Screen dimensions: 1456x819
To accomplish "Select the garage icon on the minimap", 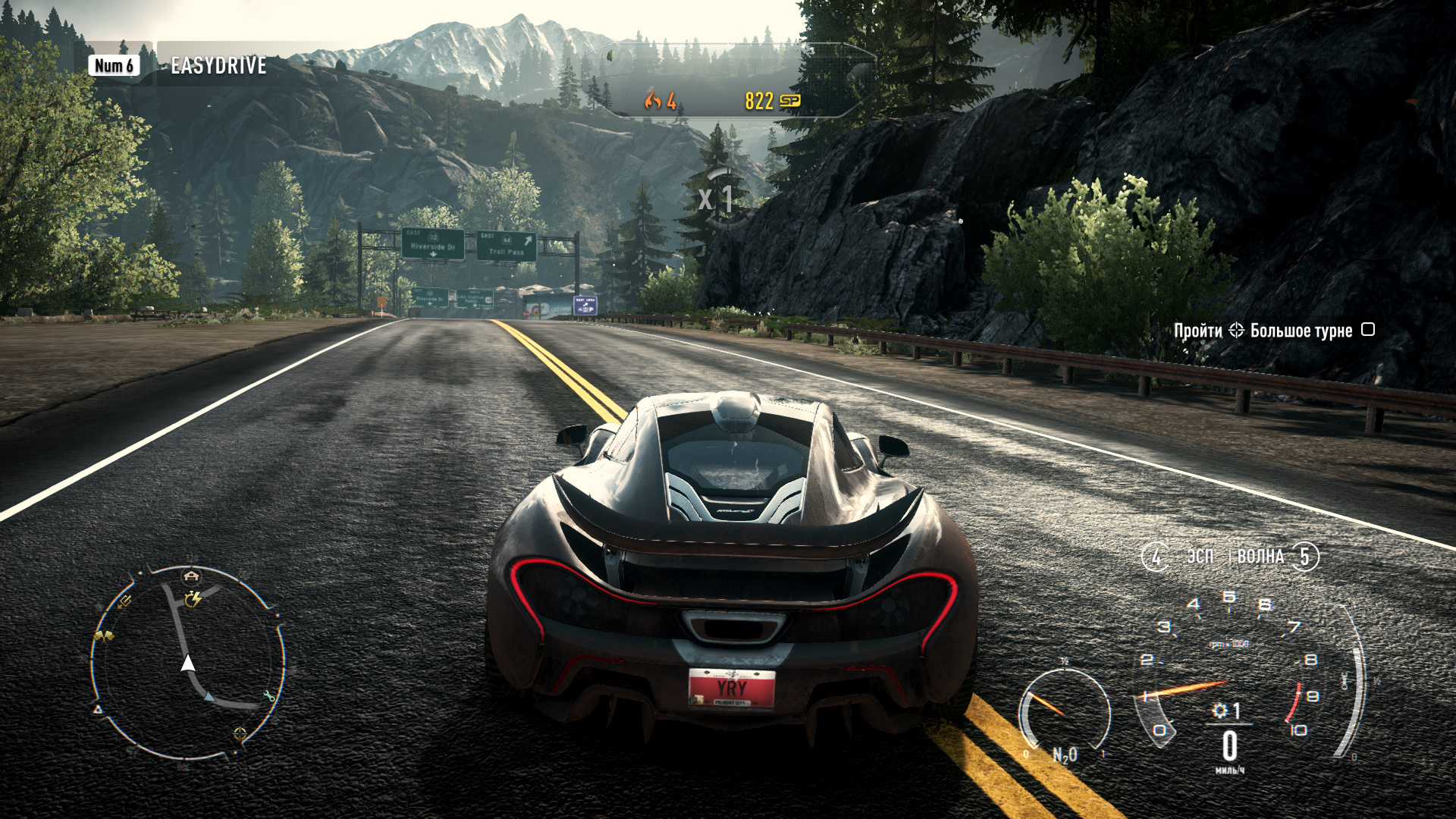I will coord(190,576).
